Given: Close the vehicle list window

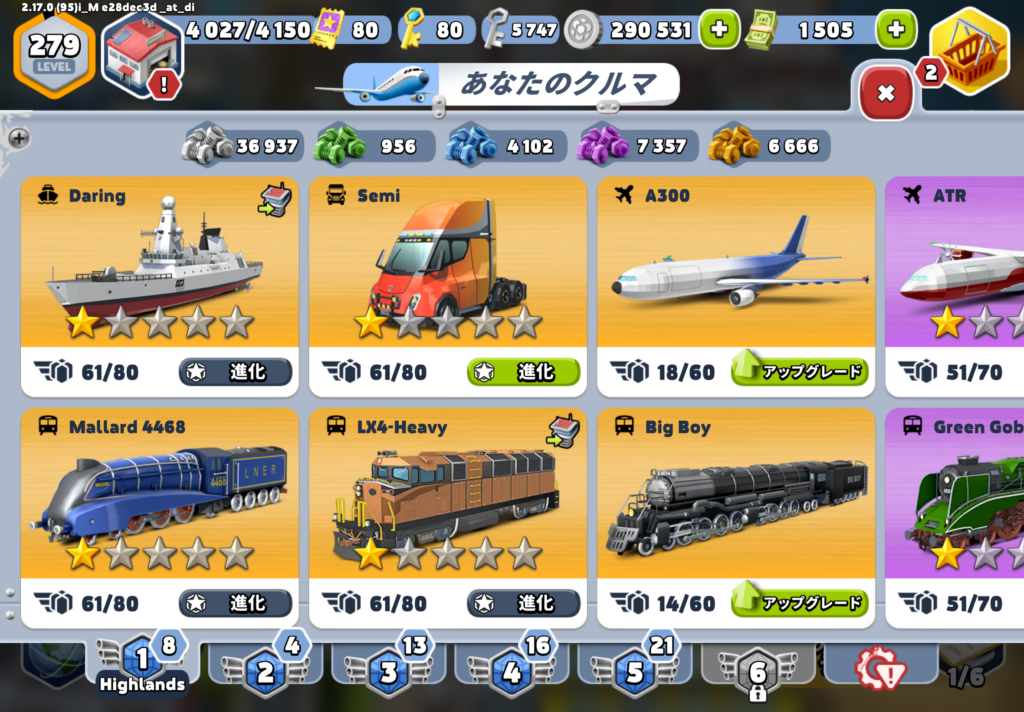Looking at the screenshot, I should click(885, 93).
